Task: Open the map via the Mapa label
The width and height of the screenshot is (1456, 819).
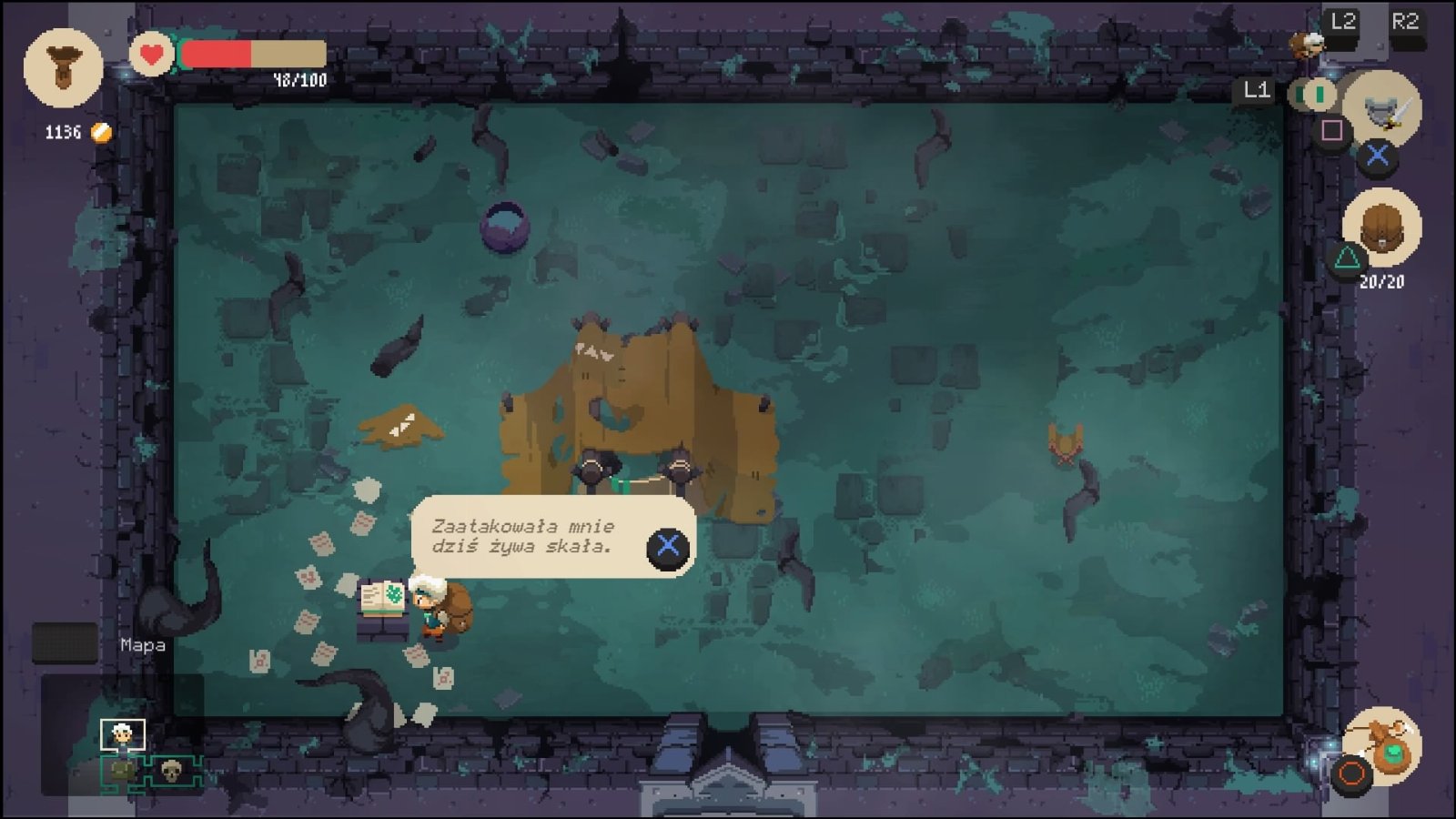Action: (143, 645)
